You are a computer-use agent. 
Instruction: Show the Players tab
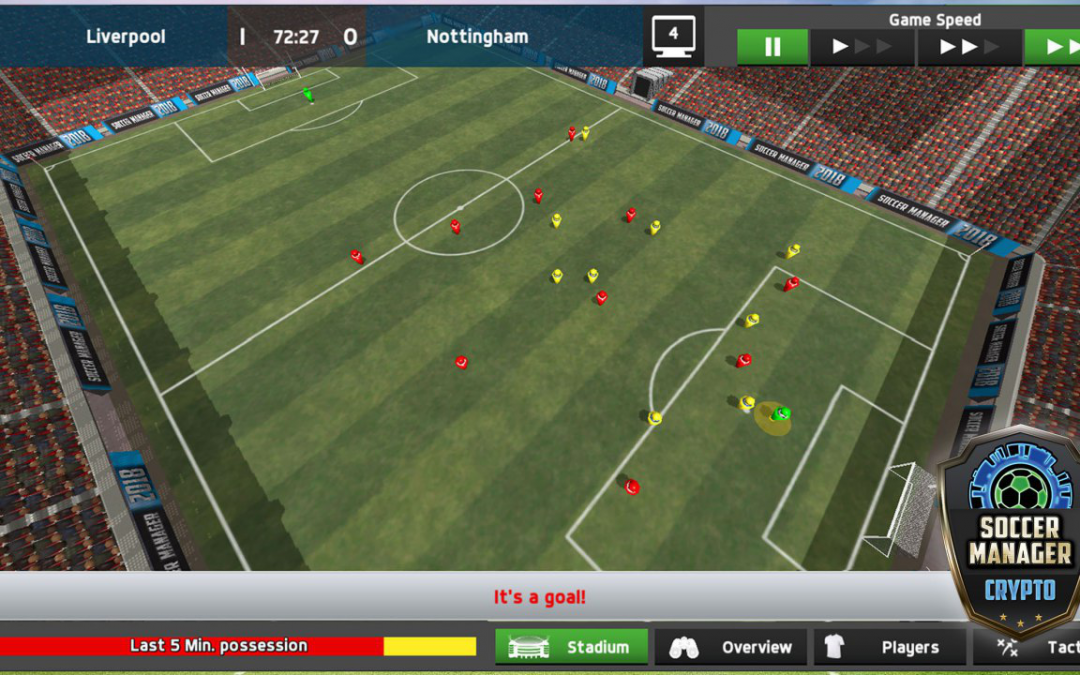coord(889,647)
